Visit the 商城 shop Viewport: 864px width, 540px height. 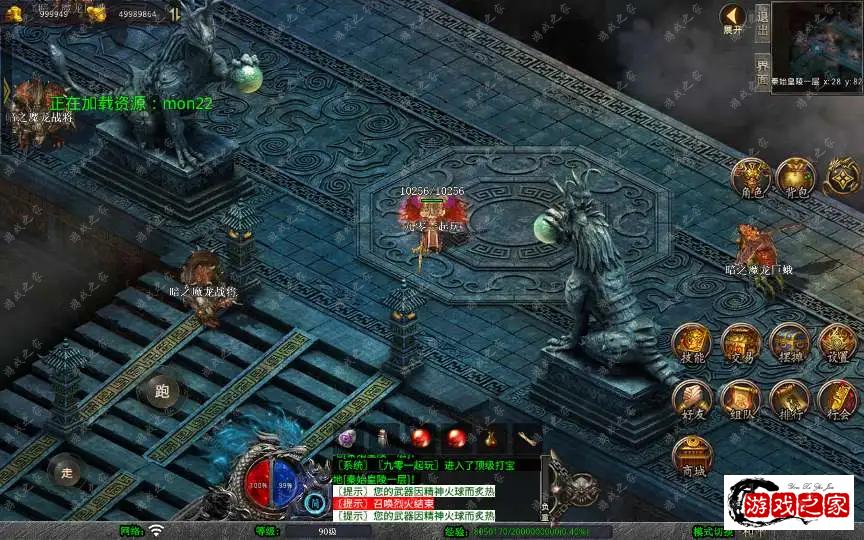click(x=692, y=455)
